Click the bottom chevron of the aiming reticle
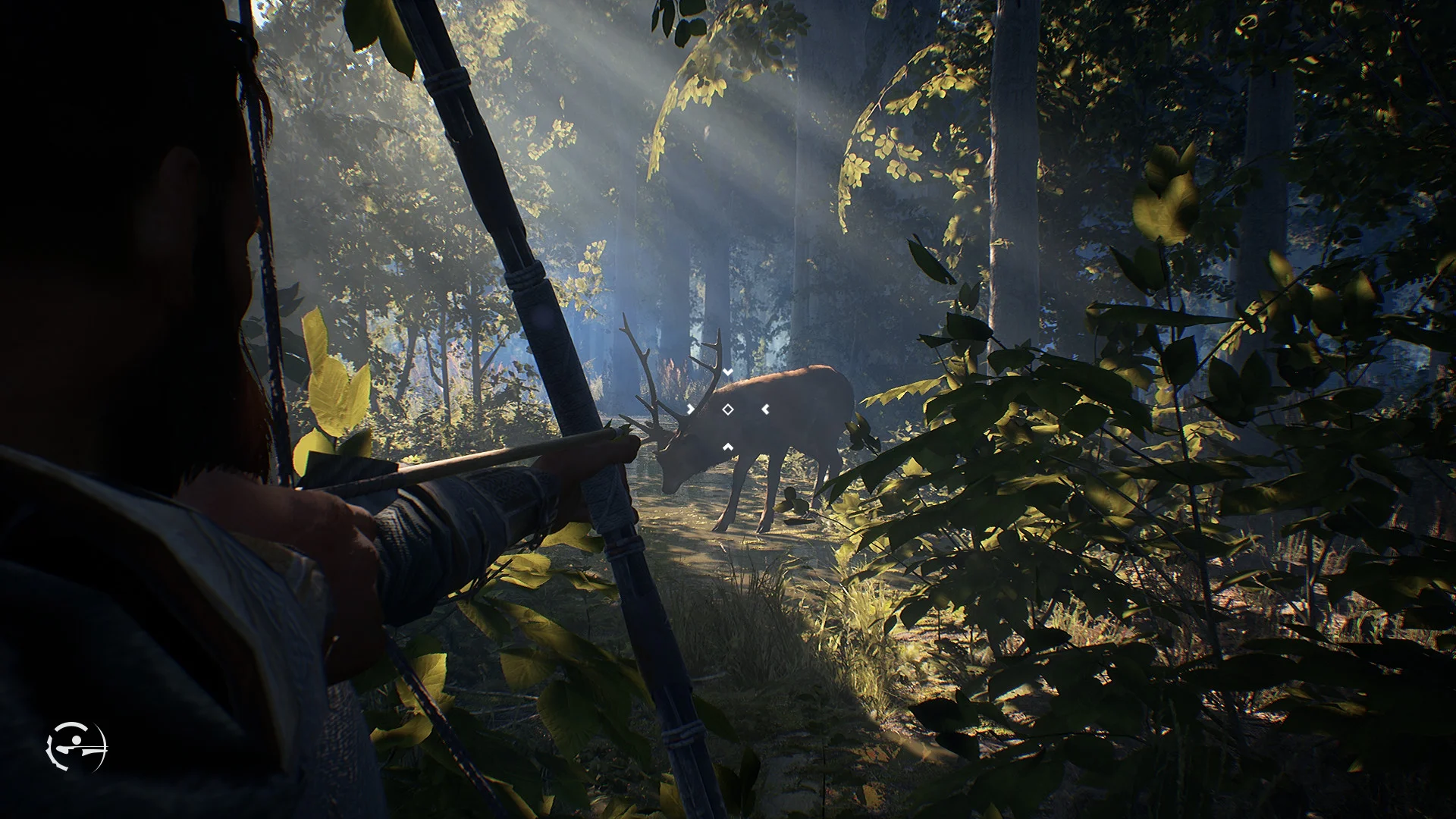The height and width of the screenshot is (819, 1456). tap(728, 447)
